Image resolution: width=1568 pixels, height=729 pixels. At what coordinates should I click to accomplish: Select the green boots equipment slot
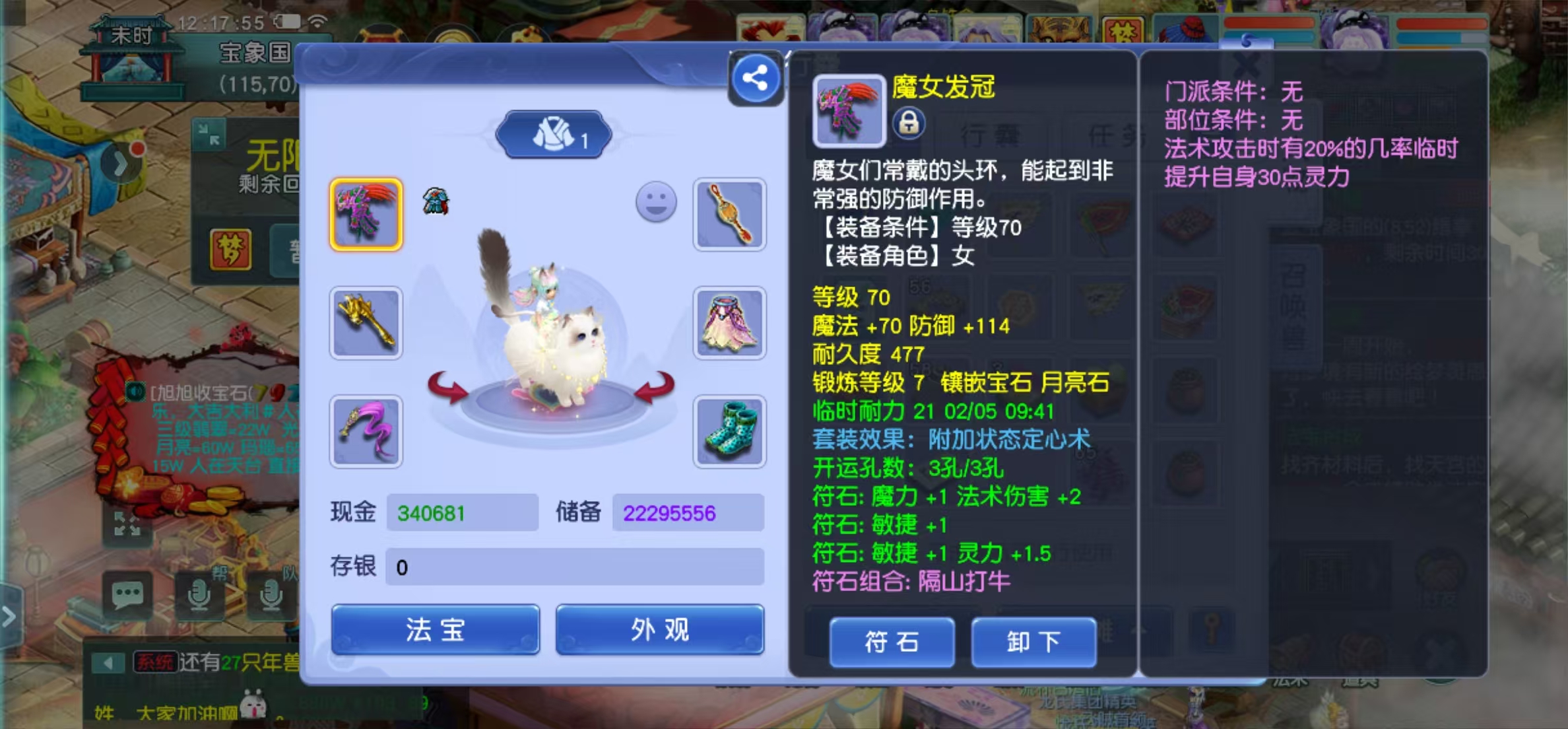tap(729, 431)
